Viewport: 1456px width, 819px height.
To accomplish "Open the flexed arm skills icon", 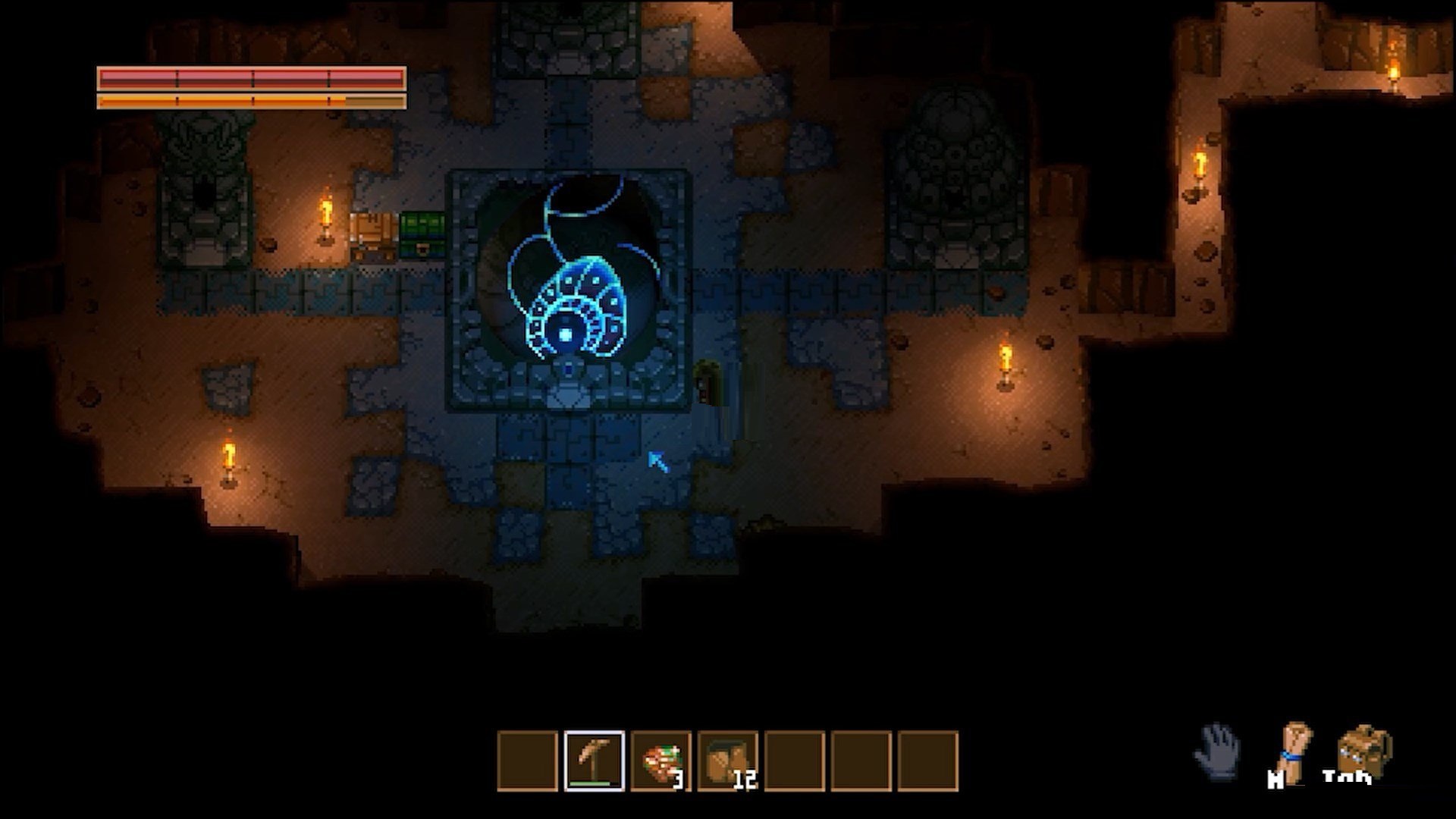I will pos(1294,751).
